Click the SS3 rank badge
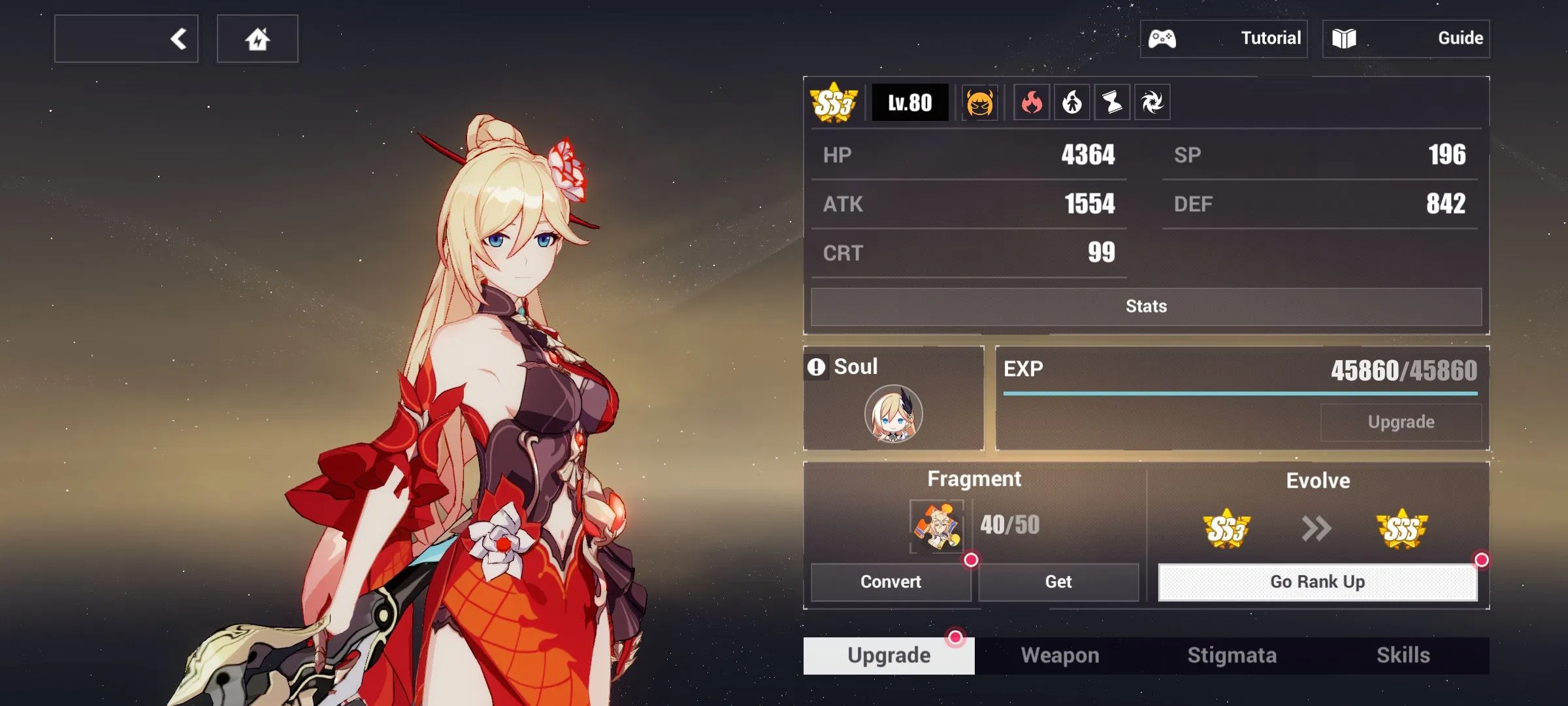Screen dimensions: 1568x706 833,103
